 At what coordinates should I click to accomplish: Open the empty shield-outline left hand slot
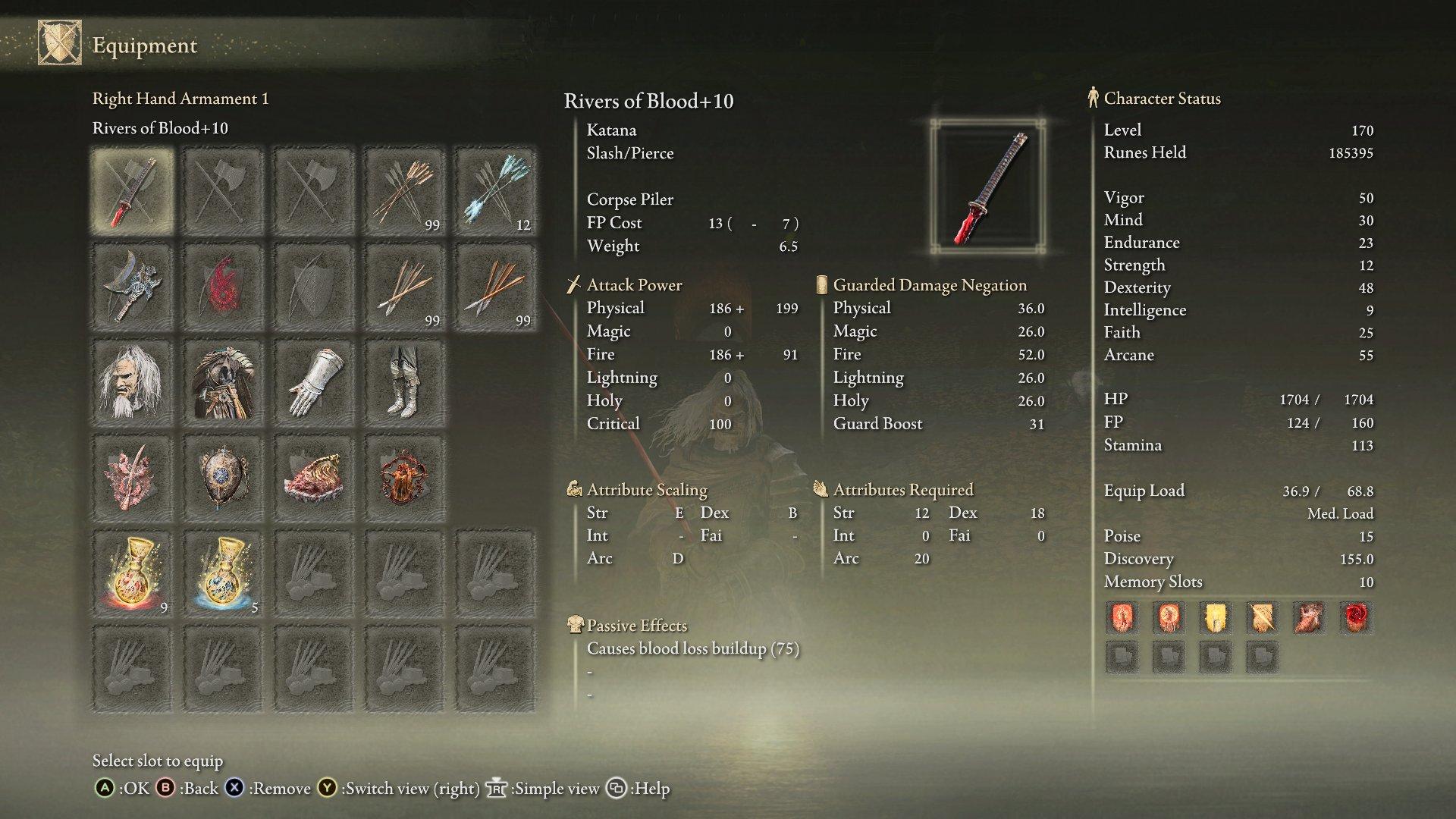(x=313, y=287)
